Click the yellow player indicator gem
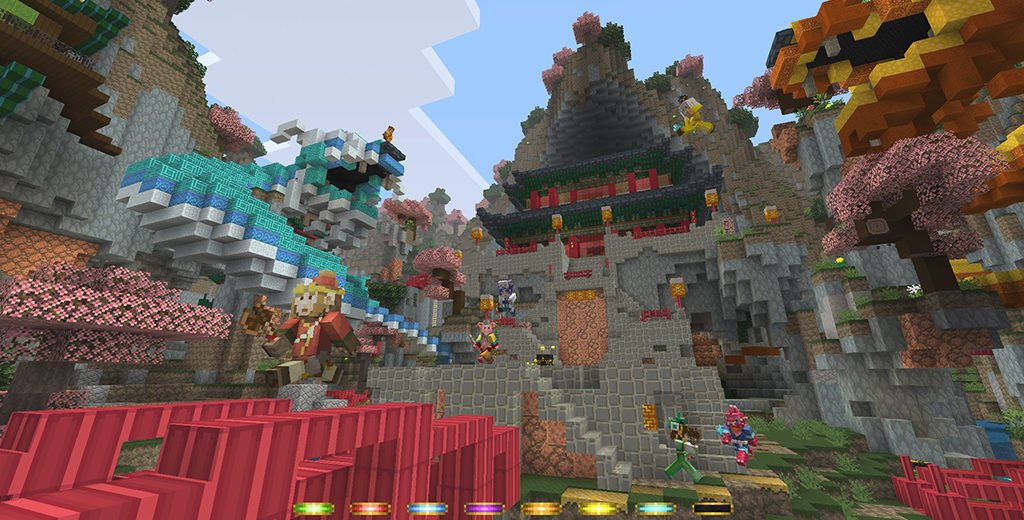The image size is (1024, 520). click(598, 508)
